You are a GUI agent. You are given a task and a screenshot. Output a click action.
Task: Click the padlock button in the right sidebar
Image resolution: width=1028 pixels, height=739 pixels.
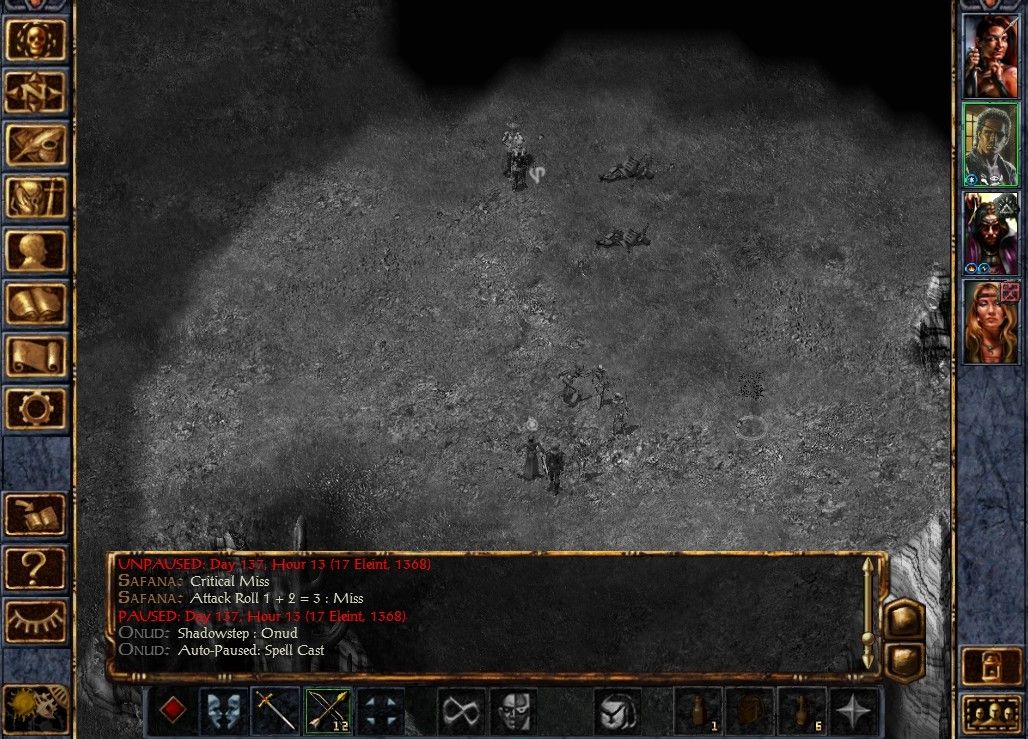point(990,667)
